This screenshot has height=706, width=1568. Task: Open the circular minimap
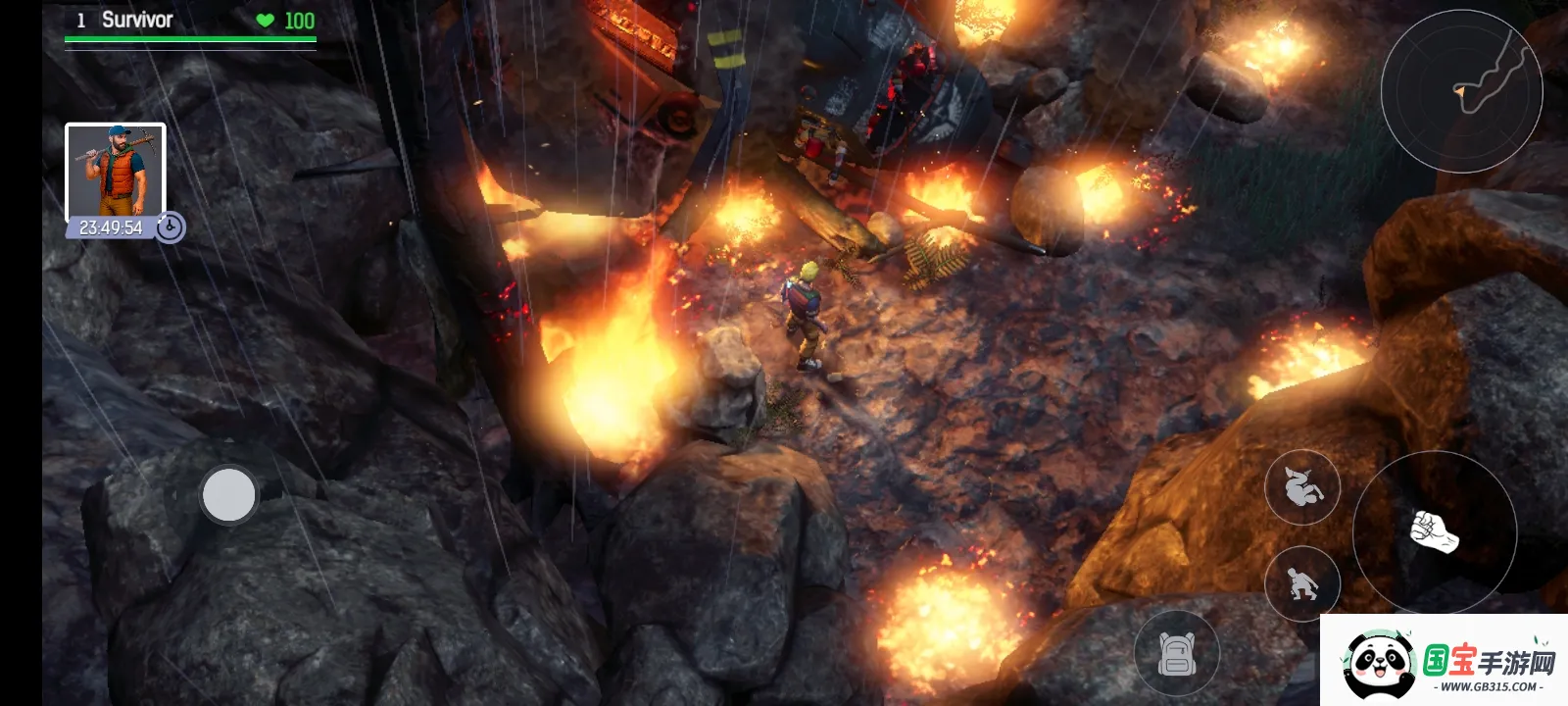point(1461,91)
